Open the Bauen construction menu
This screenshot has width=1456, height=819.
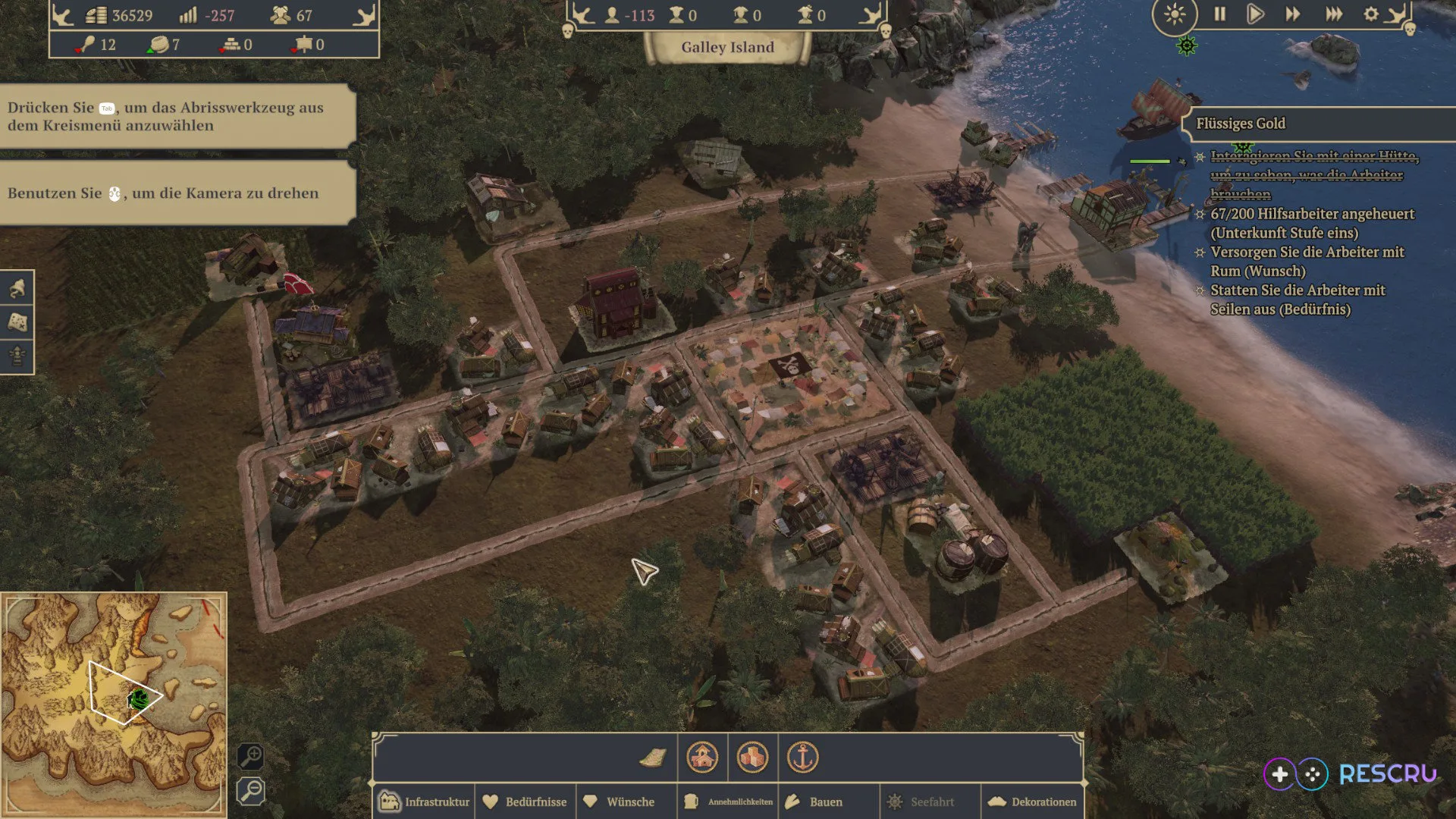coord(827,802)
